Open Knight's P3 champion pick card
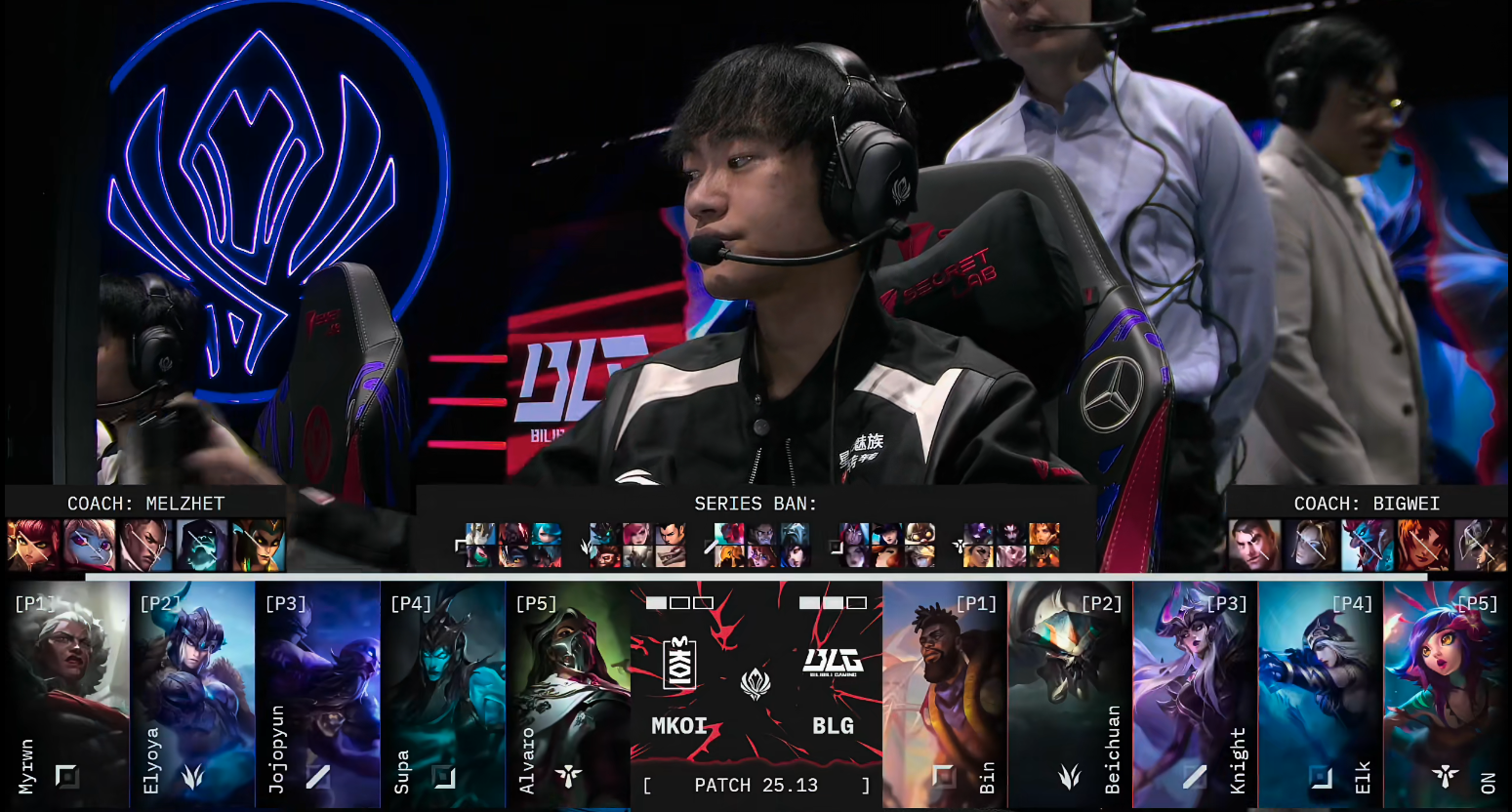Image resolution: width=1512 pixels, height=812 pixels. pyautogui.click(x=1195, y=694)
